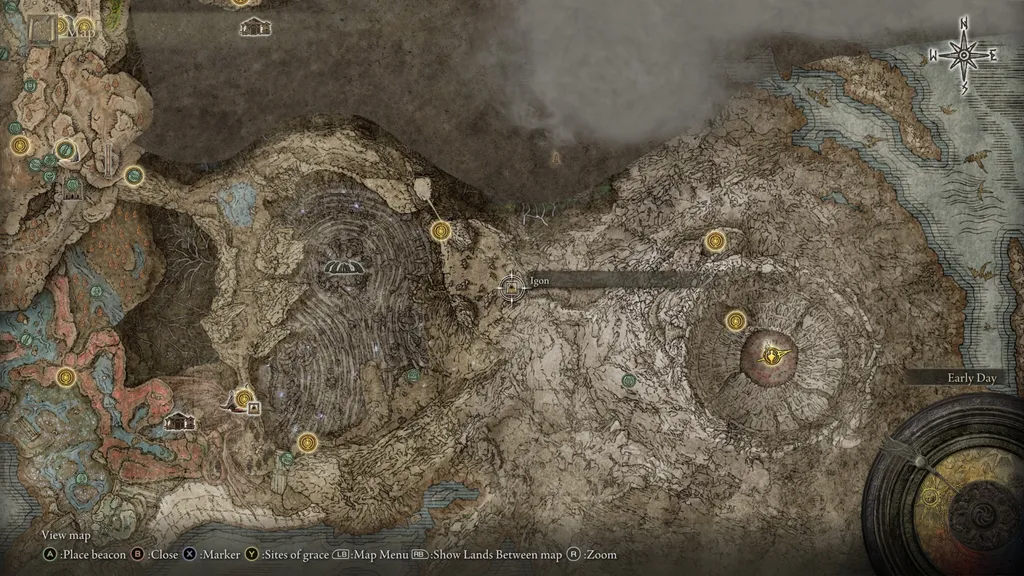1024x576 pixels.
Task: Select the building icon in the dark fog area
Action: point(254,27)
